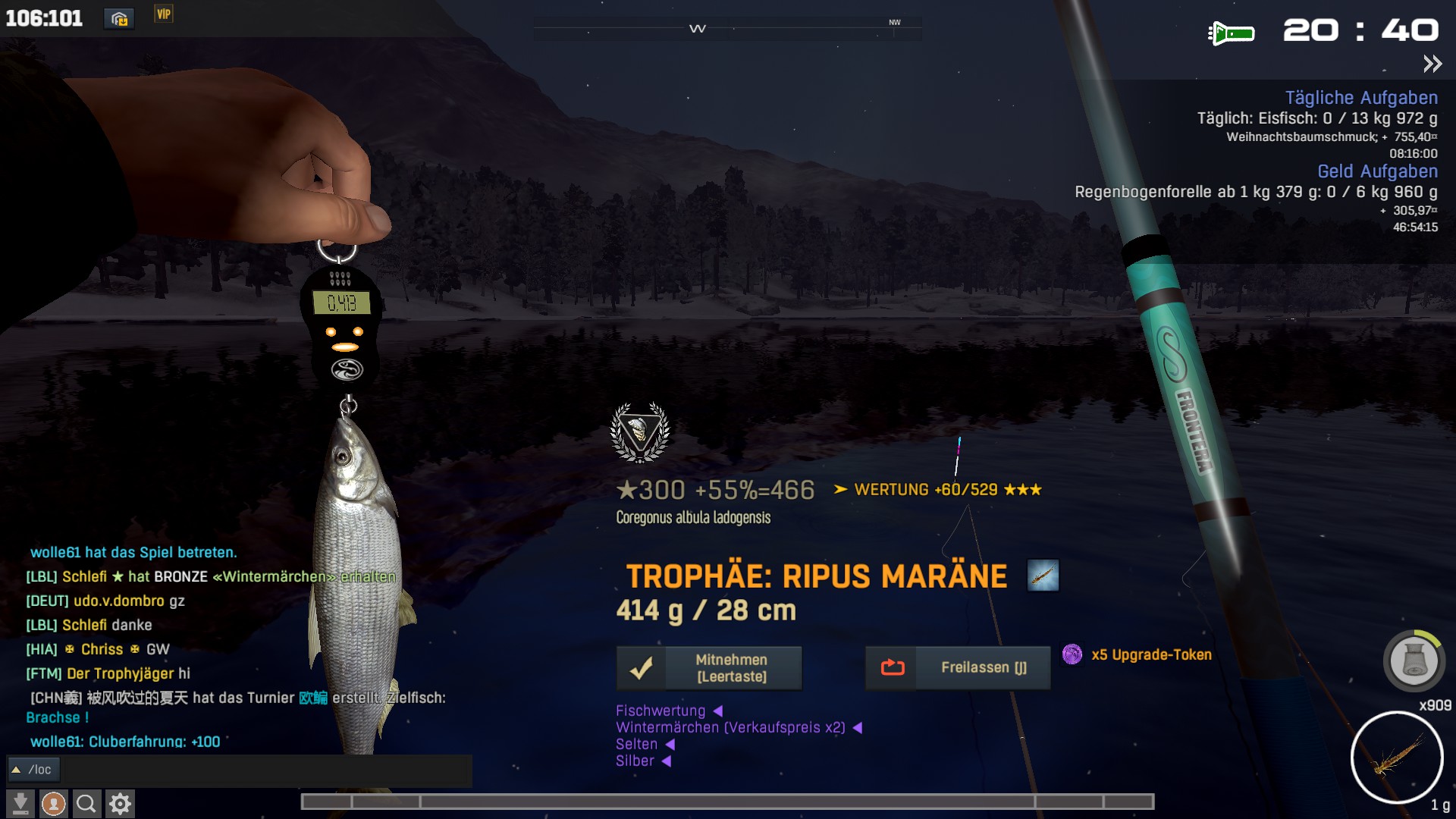Keep the fish with Mitnehmen

tap(709, 668)
